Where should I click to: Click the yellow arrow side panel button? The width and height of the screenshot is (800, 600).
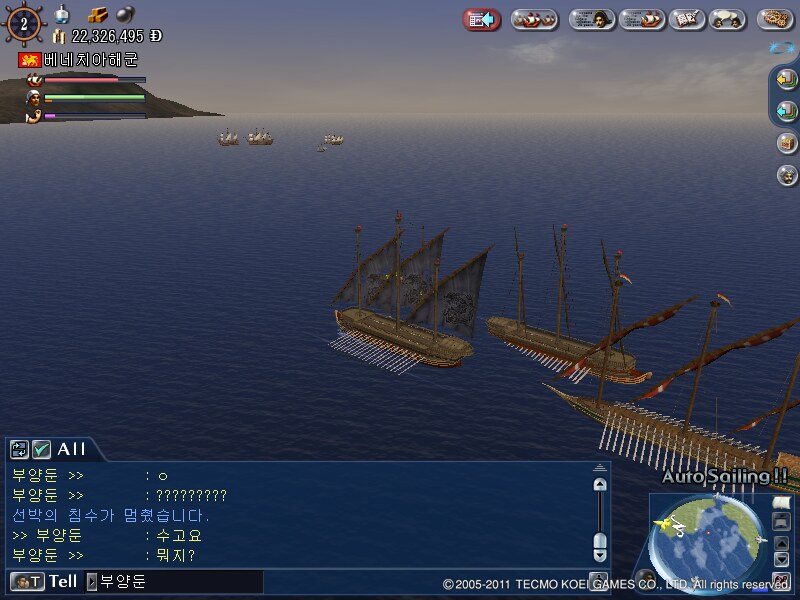(787, 79)
